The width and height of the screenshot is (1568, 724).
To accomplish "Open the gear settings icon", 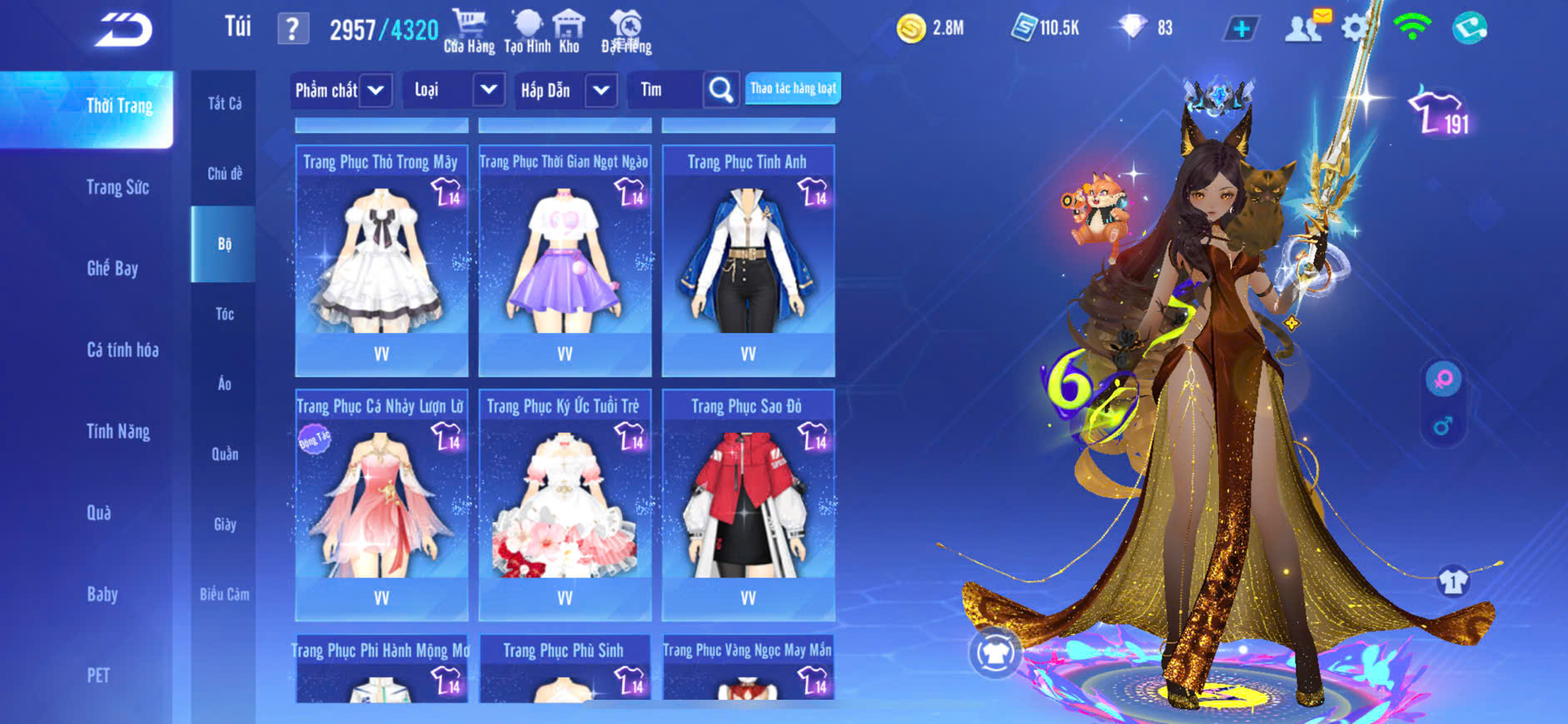I will point(1355,28).
